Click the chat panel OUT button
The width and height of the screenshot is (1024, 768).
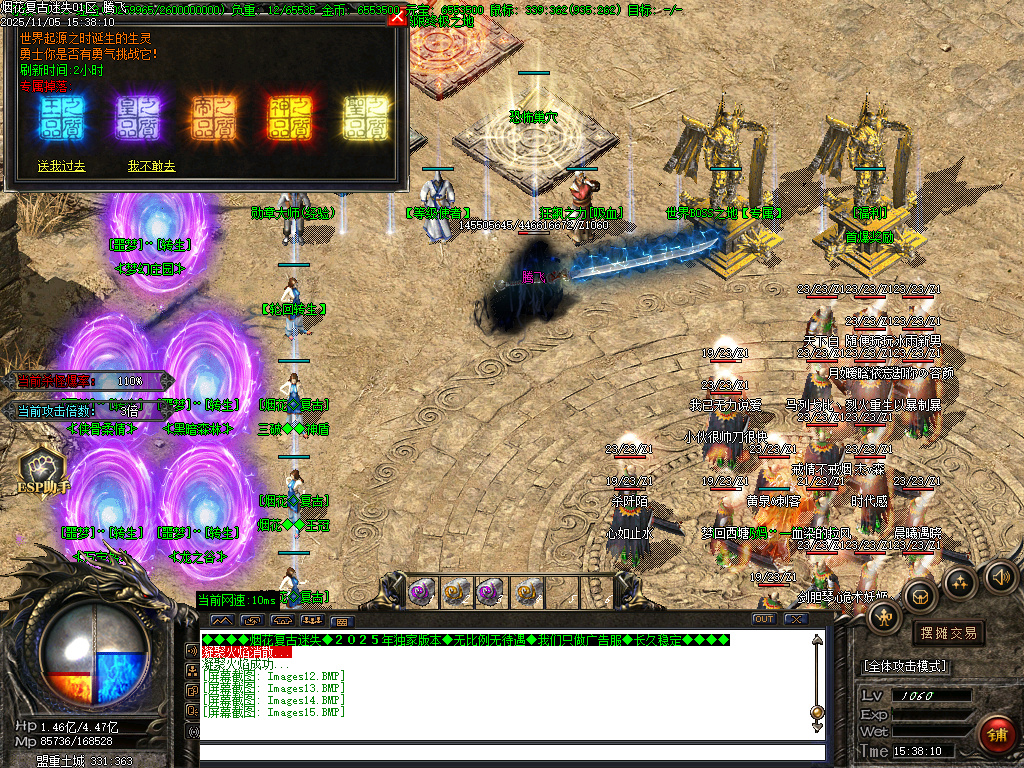tap(764, 619)
